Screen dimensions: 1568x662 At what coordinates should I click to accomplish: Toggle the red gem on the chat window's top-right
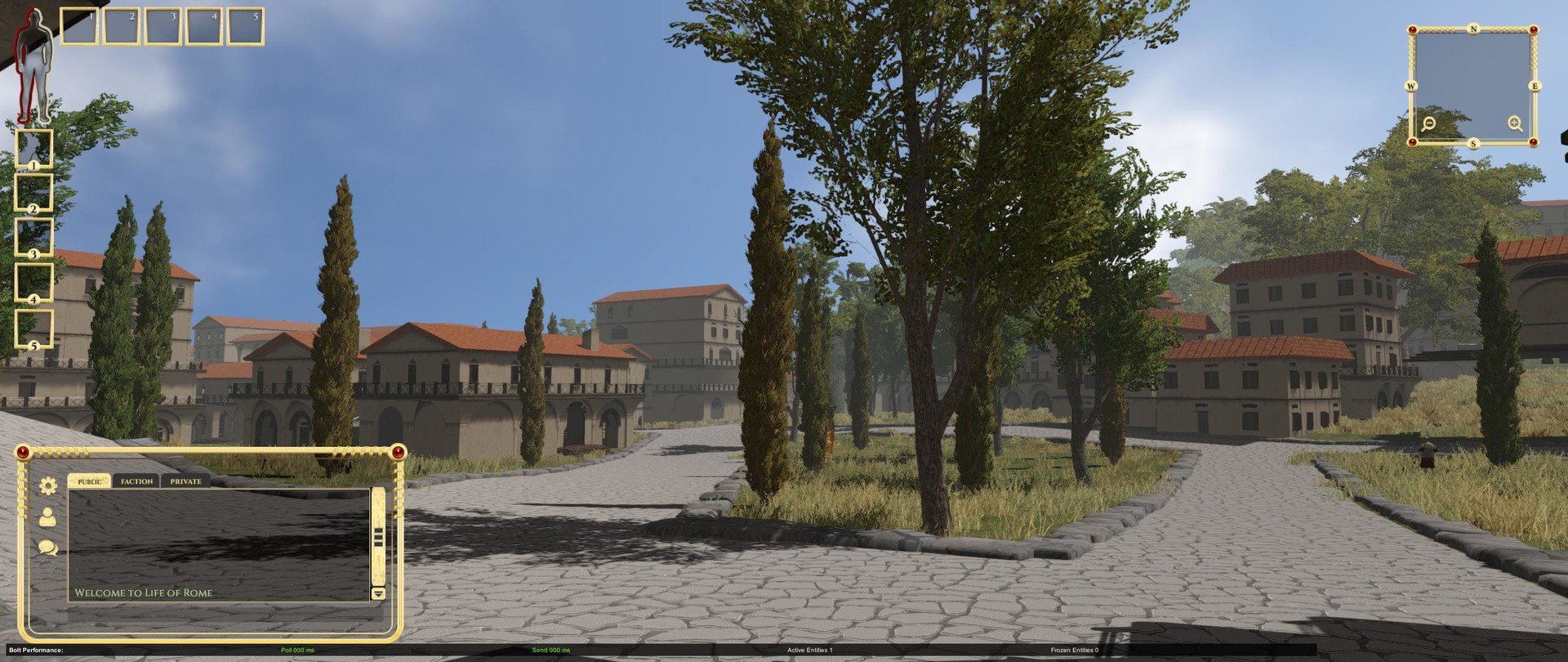(x=398, y=450)
